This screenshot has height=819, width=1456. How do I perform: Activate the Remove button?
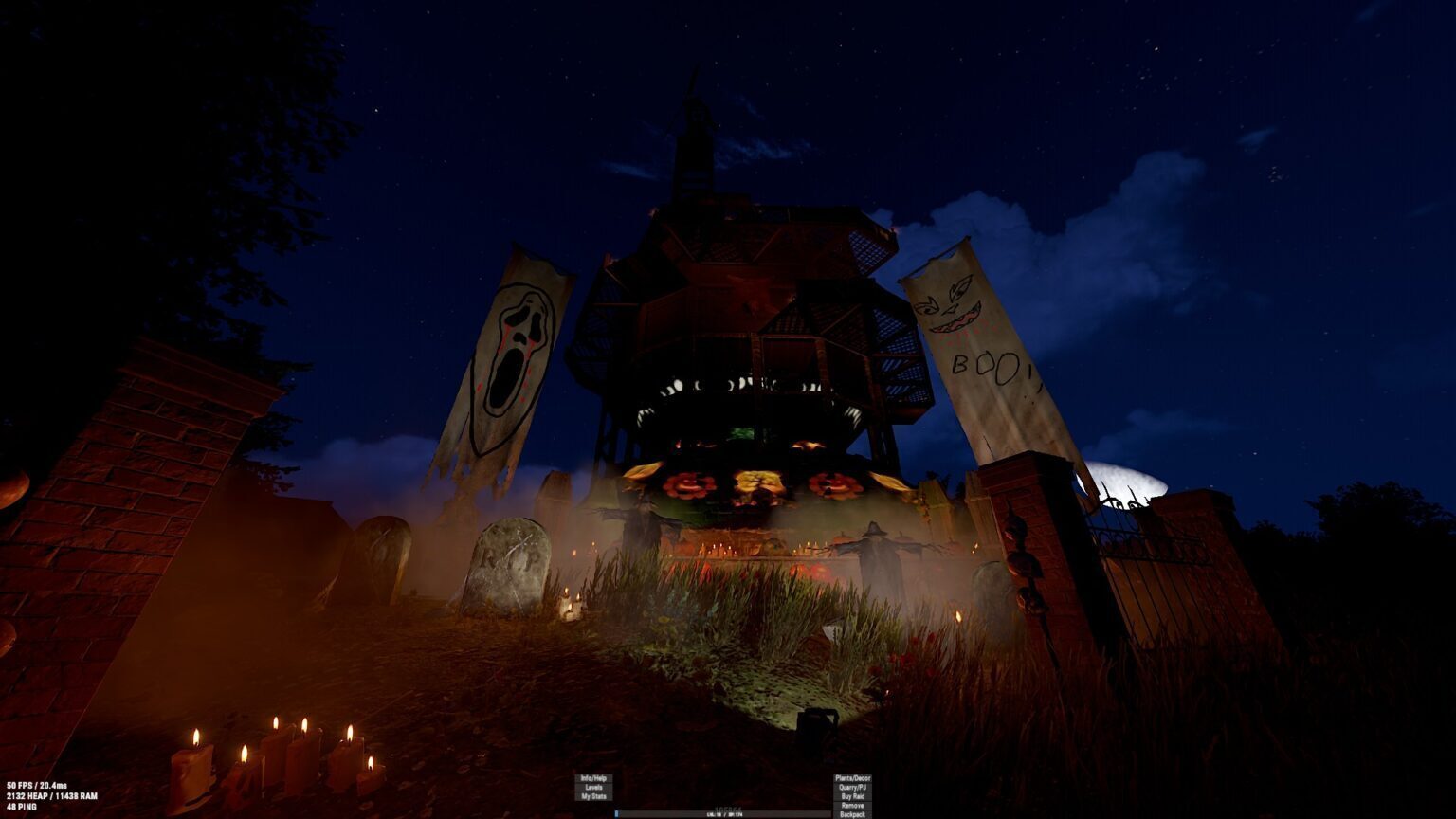tap(852, 806)
